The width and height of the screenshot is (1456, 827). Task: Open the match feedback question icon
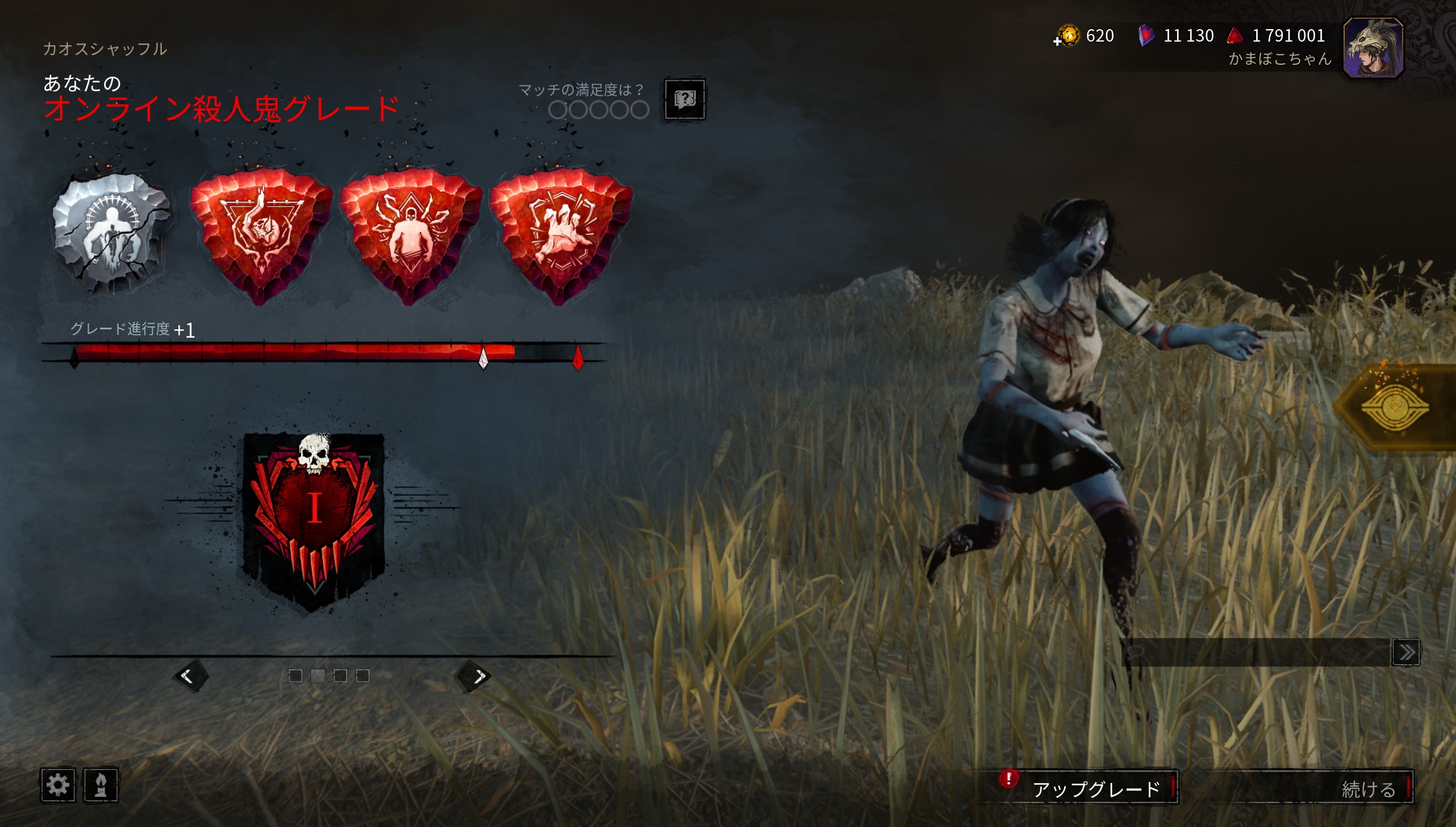point(685,99)
